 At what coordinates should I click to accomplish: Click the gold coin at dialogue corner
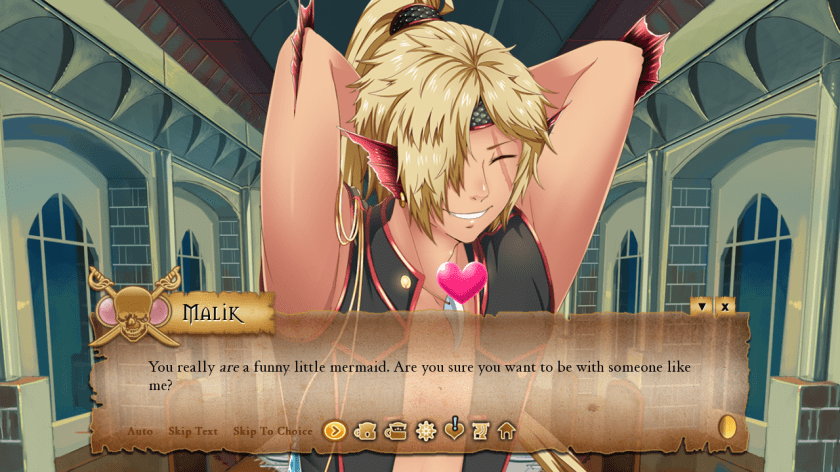727,427
